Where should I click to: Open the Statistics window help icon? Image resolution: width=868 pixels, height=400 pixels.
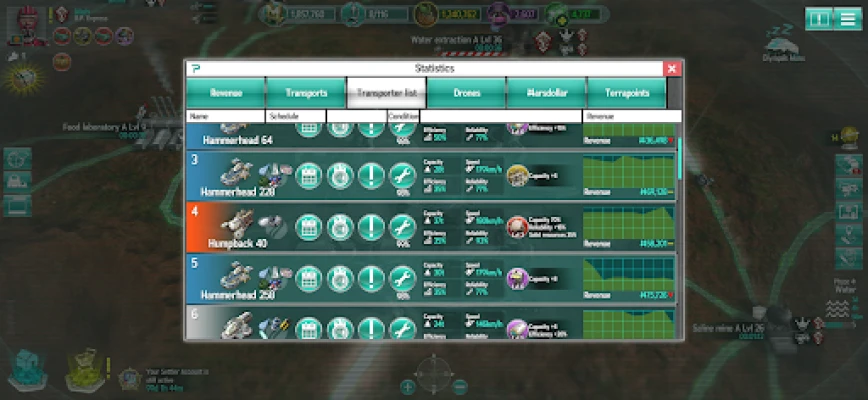[x=194, y=68]
